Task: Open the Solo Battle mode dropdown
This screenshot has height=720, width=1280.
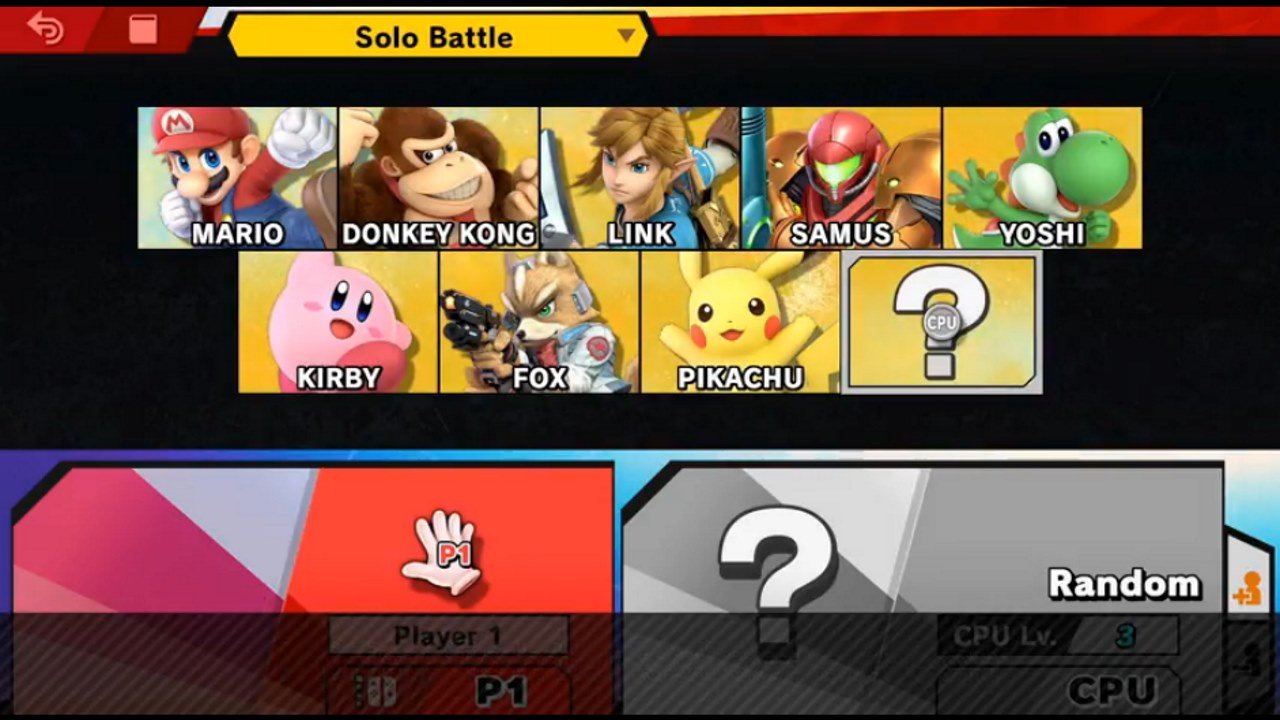Action: [x=435, y=37]
